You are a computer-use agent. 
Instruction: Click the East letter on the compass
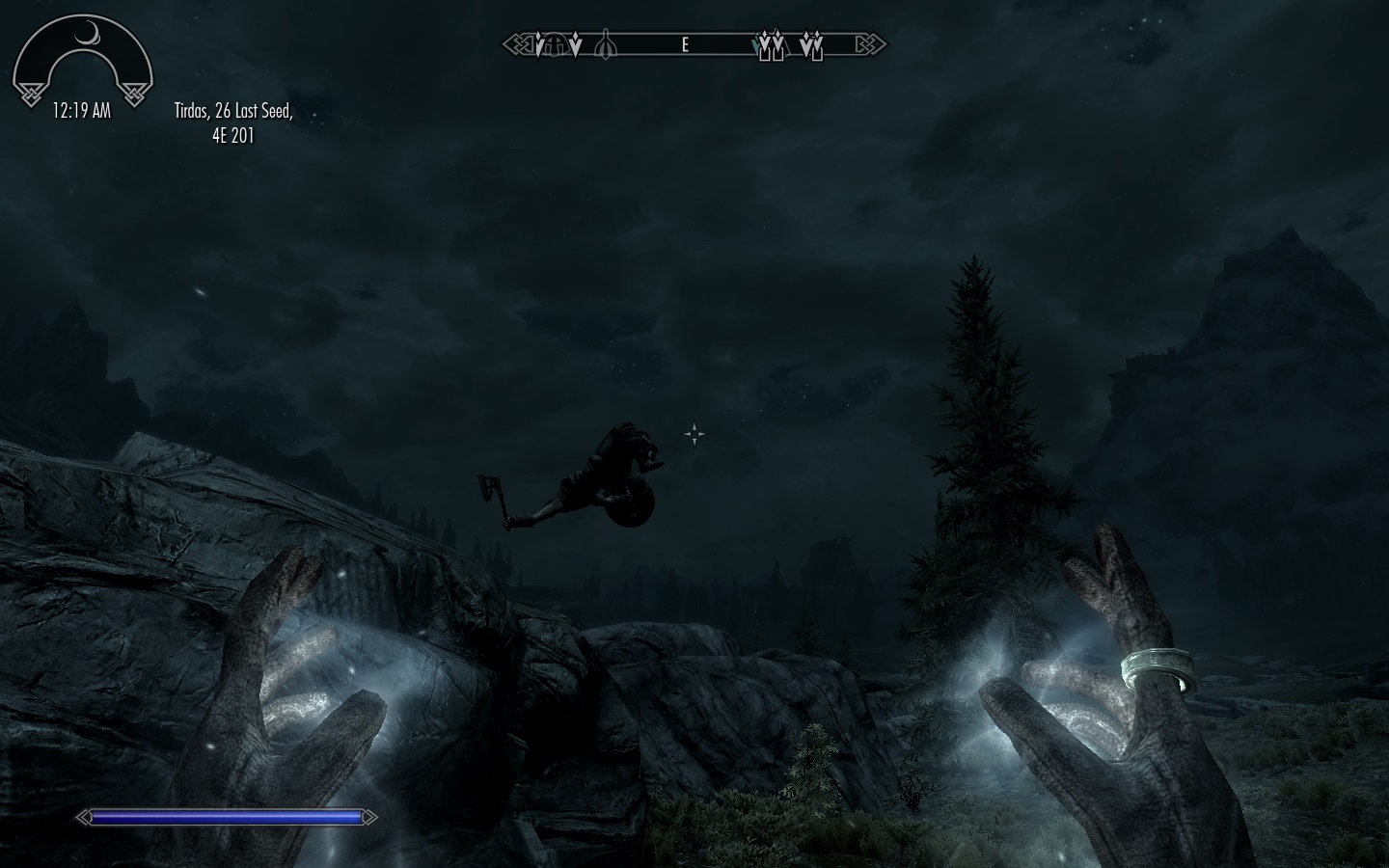tap(685, 44)
